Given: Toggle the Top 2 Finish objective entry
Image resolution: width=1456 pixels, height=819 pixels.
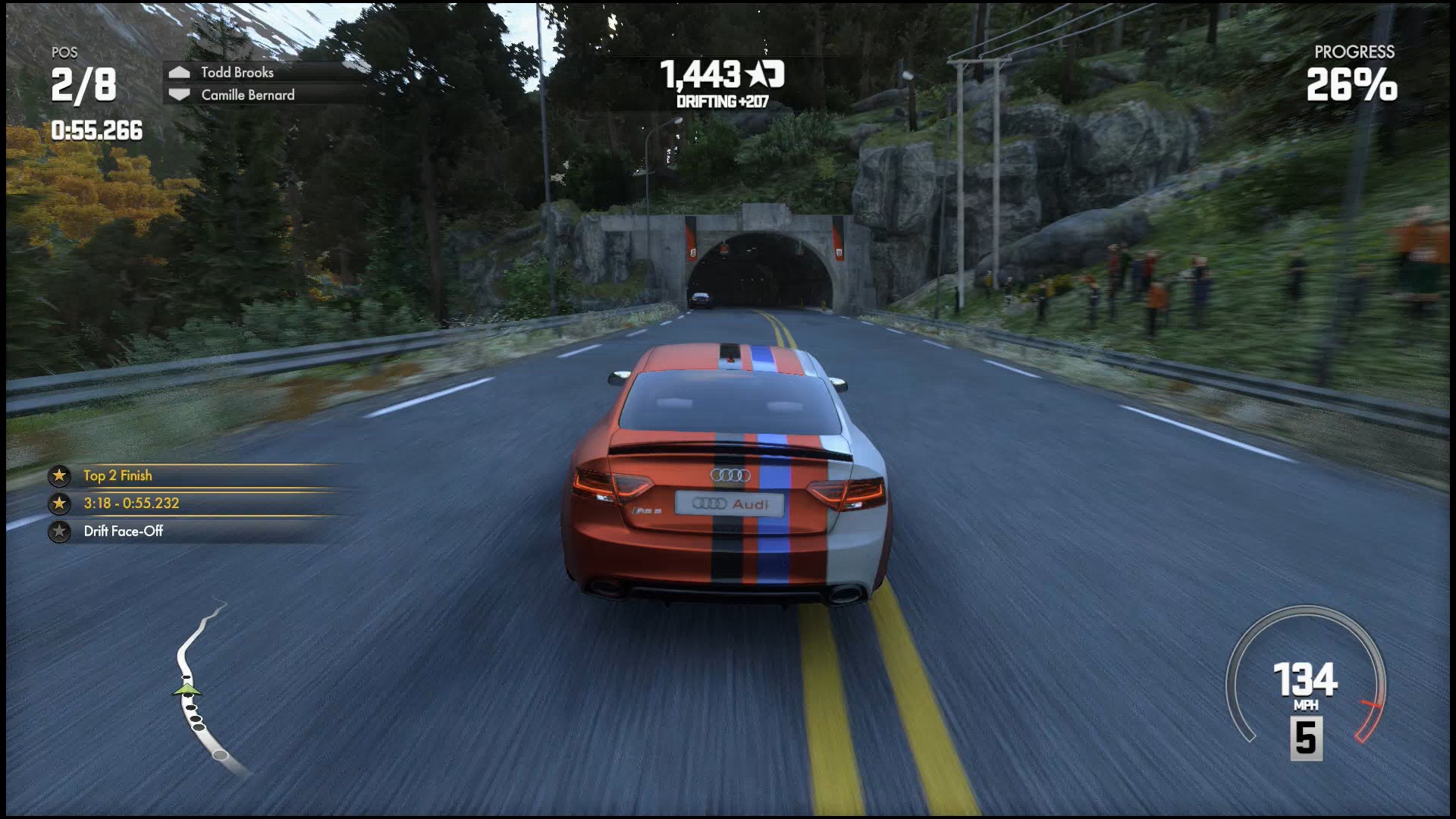Looking at the screenshot, I should tap(118, 475).
